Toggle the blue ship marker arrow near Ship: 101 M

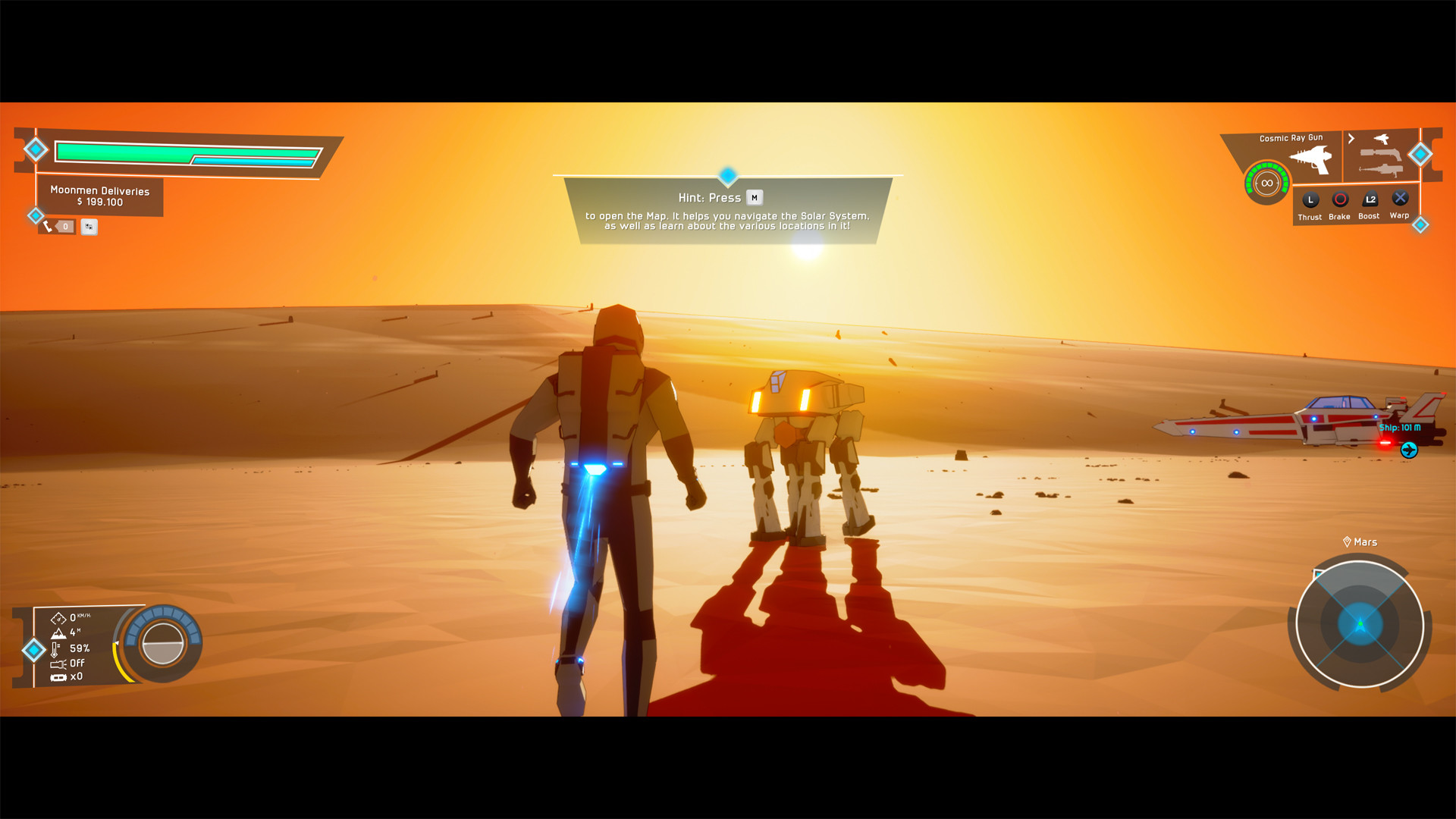[1409, 449]
